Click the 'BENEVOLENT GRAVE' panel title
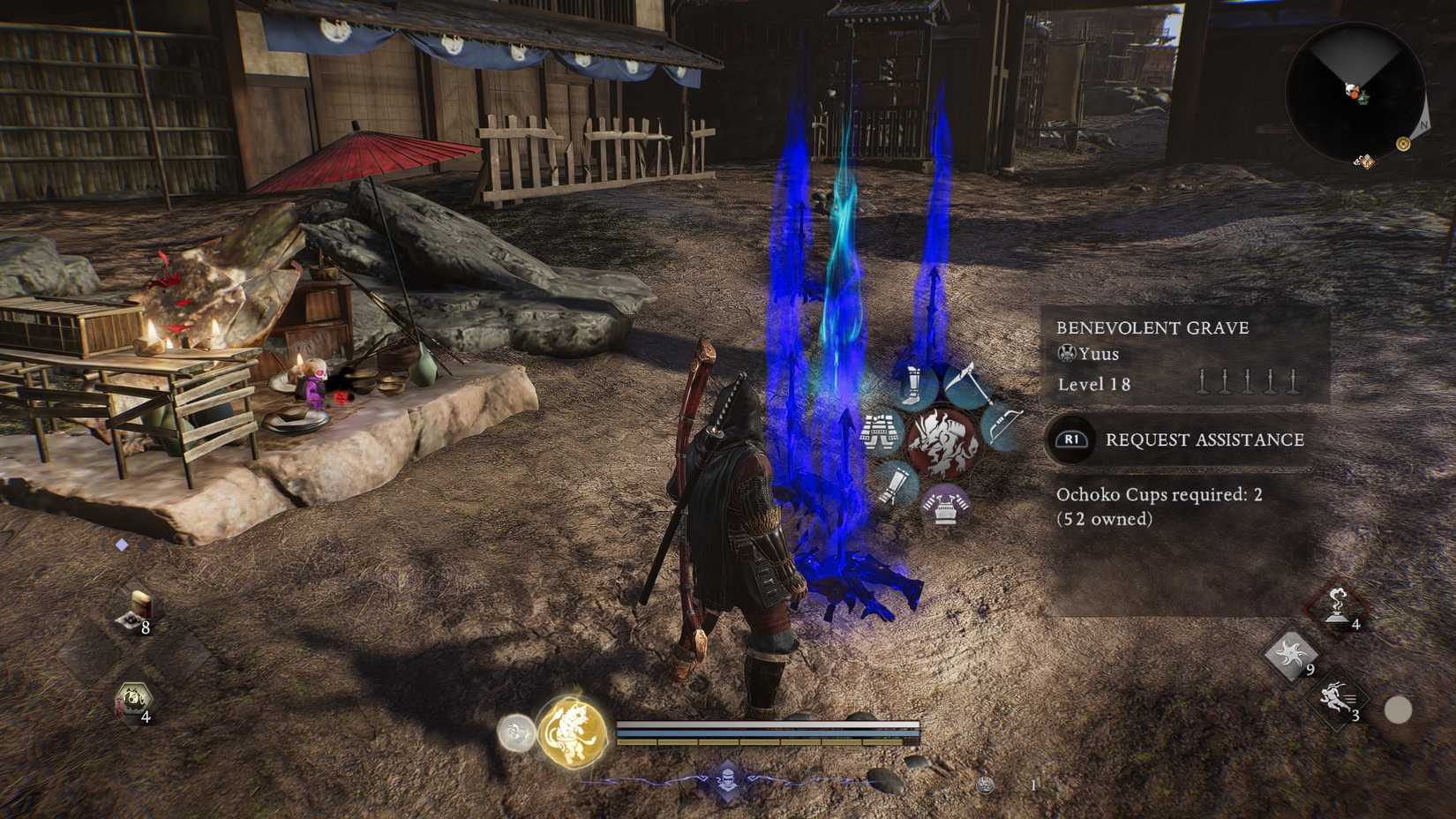Image resolution: width=1456 pixels, height=819 pixels. point(1153,327)
